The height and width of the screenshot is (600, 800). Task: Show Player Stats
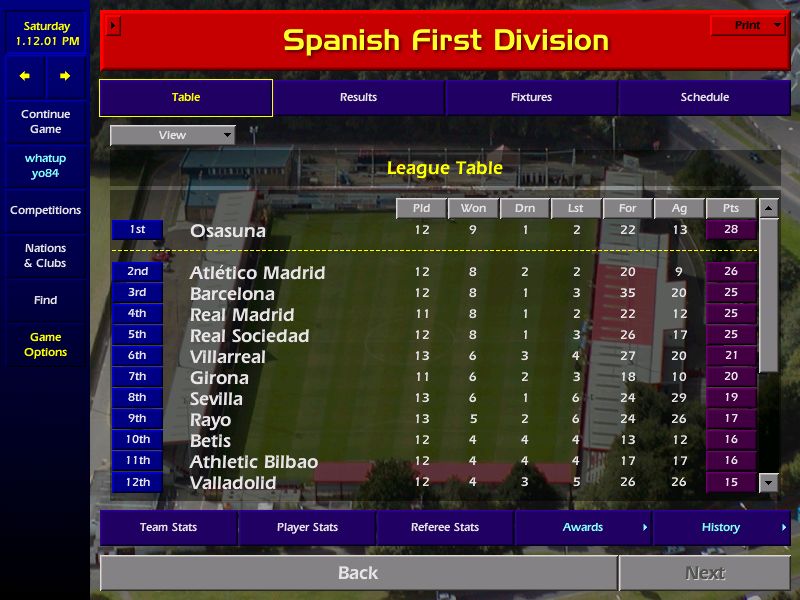307,527
